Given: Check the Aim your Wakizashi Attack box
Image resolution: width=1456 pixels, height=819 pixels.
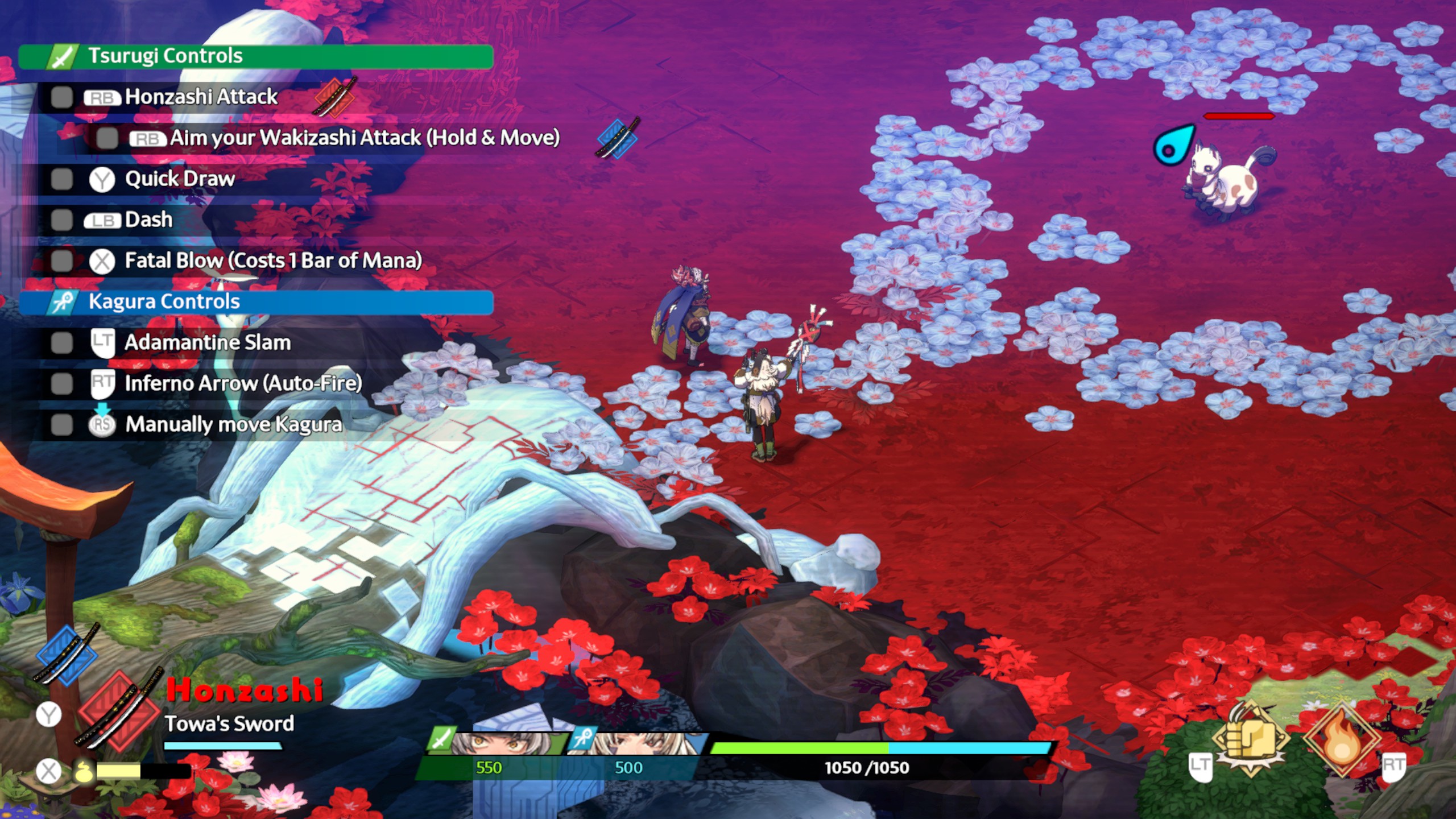Looking at the screenshot, I should [x=107, y=138].
